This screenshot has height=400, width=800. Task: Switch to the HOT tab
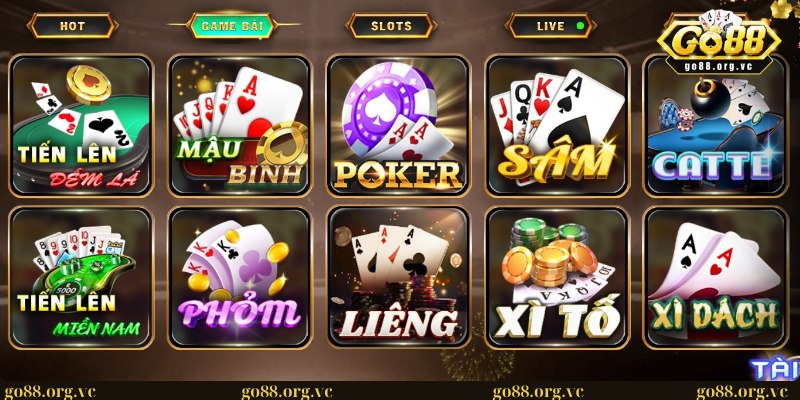[x=72, y=26]
